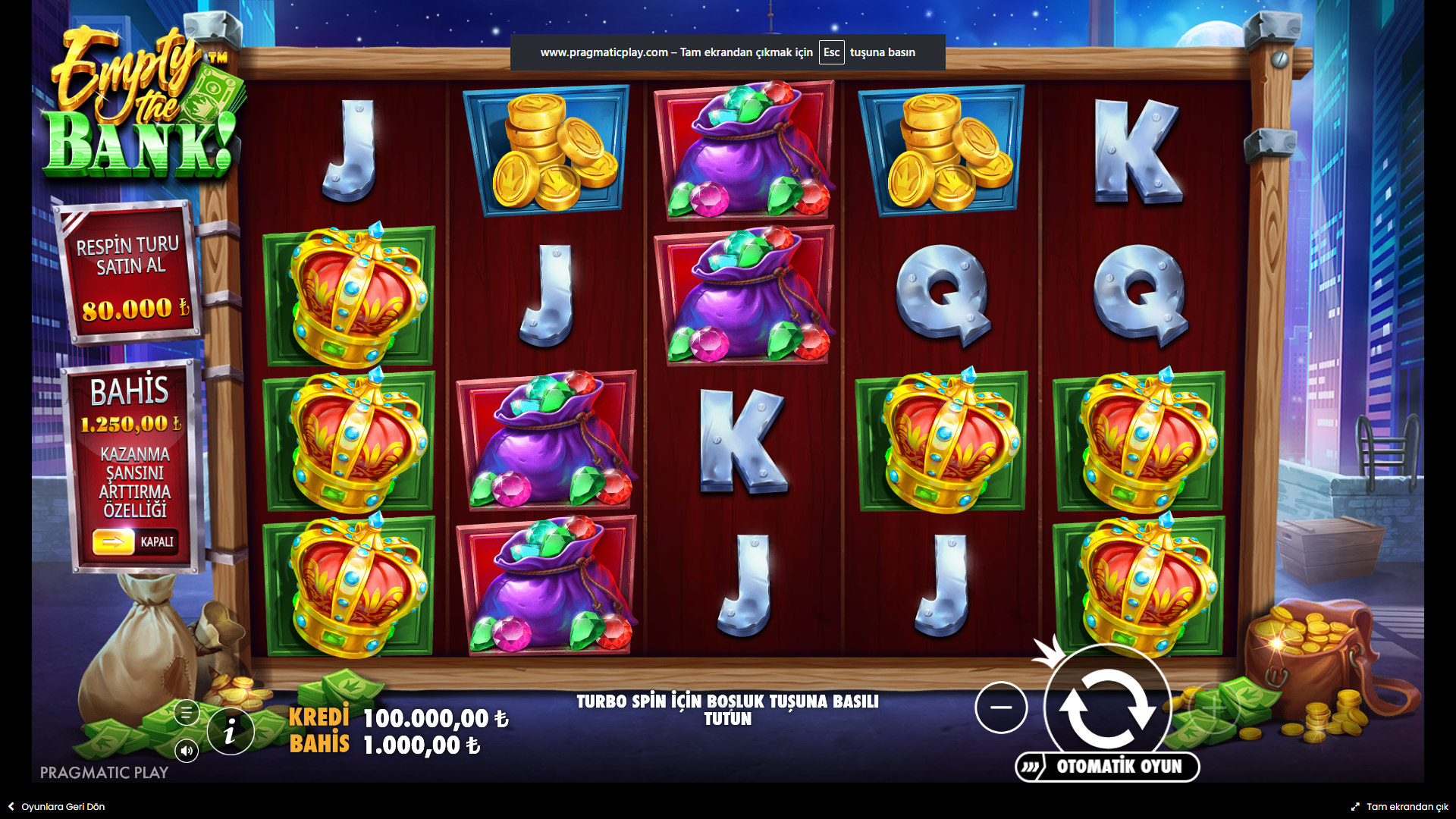
Task: Mute the sound with the speaker icon
Action: click(x=187, y=751)
